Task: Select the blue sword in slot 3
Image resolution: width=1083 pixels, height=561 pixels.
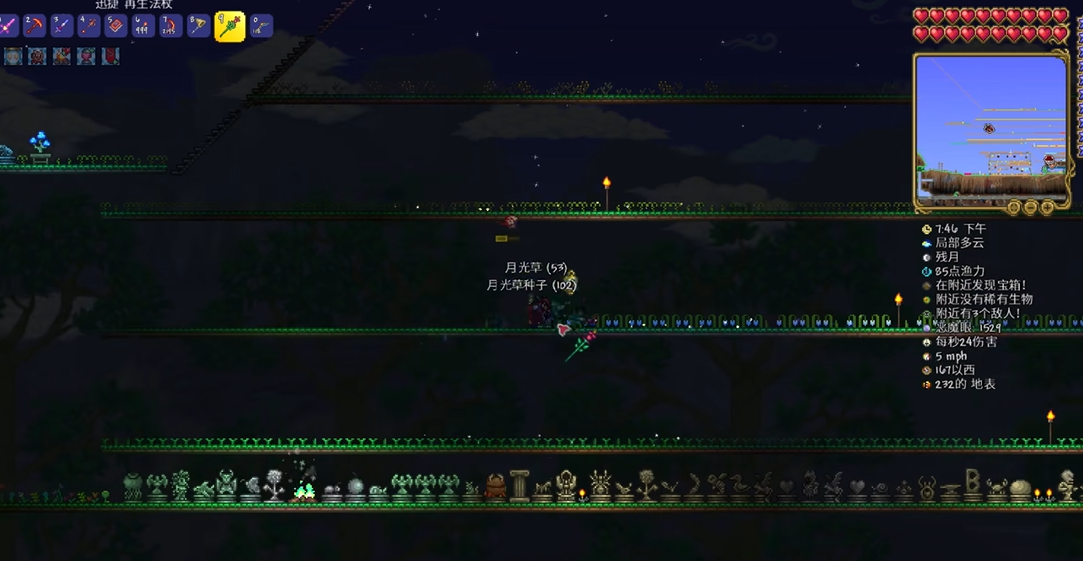Action: click(x=62, y=25)
